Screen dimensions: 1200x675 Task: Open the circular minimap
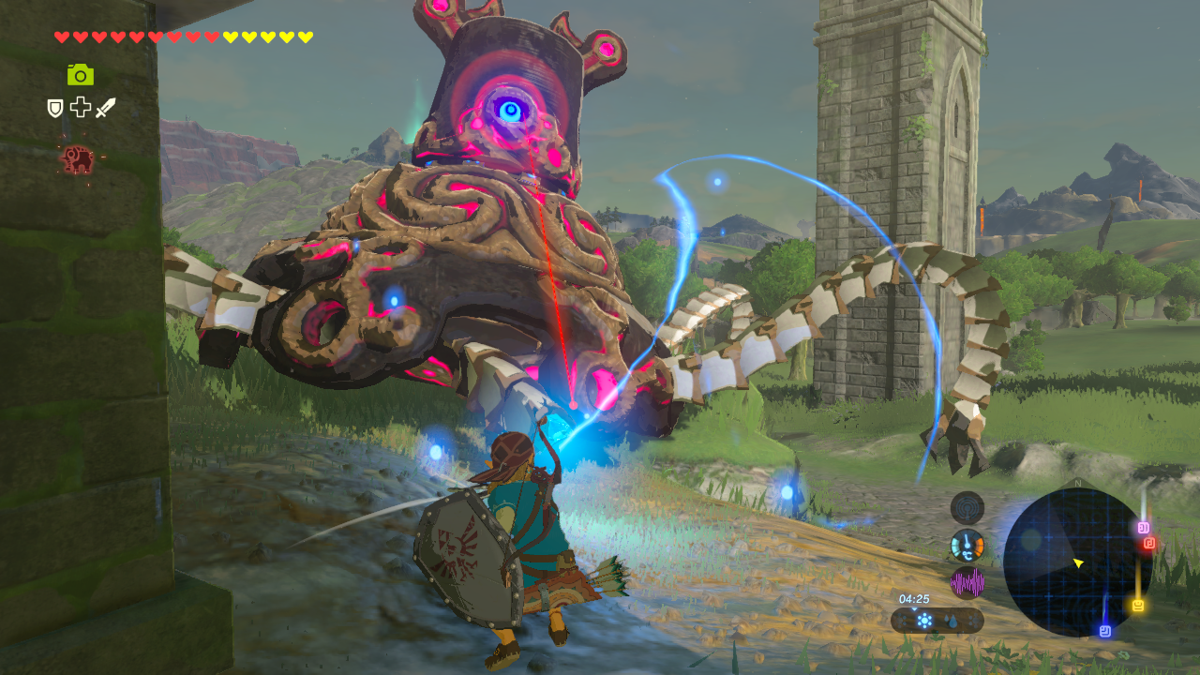tap(1077, 561)
